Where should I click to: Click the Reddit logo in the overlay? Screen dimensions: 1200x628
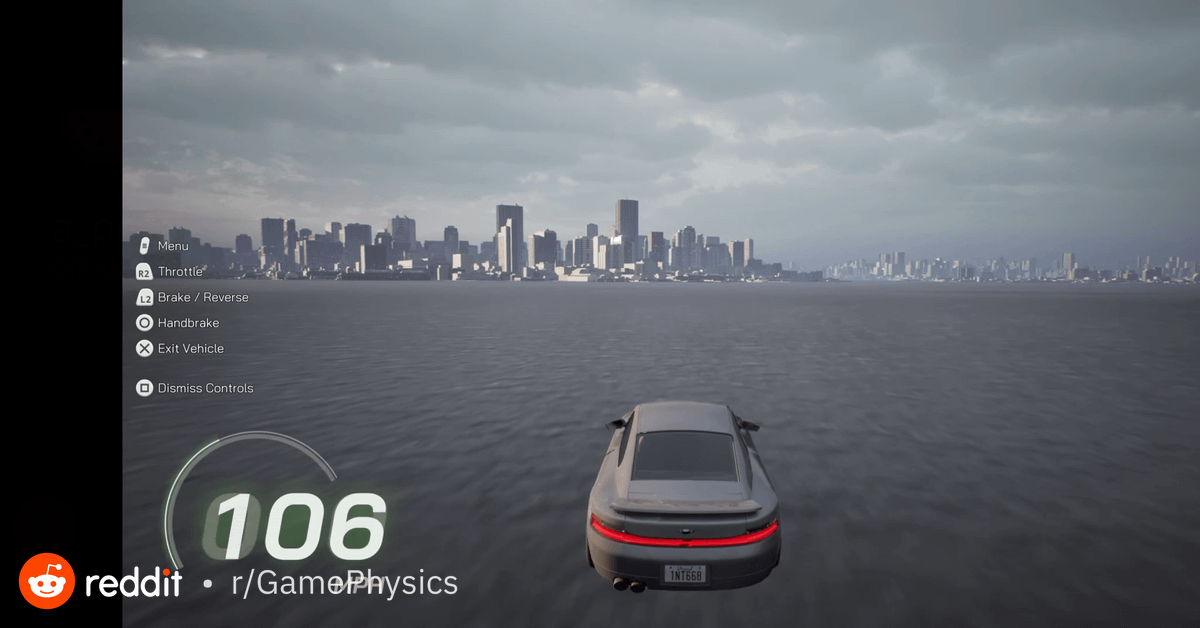pos(47,581)
